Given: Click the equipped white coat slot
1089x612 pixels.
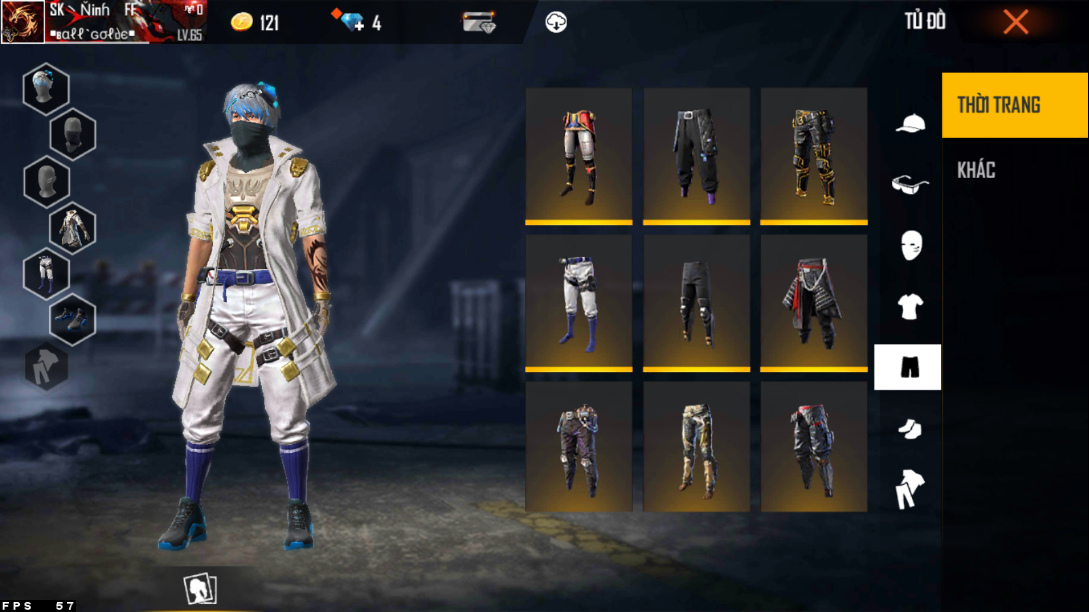Looking at the screenshot, I should (x=73, y=228).
